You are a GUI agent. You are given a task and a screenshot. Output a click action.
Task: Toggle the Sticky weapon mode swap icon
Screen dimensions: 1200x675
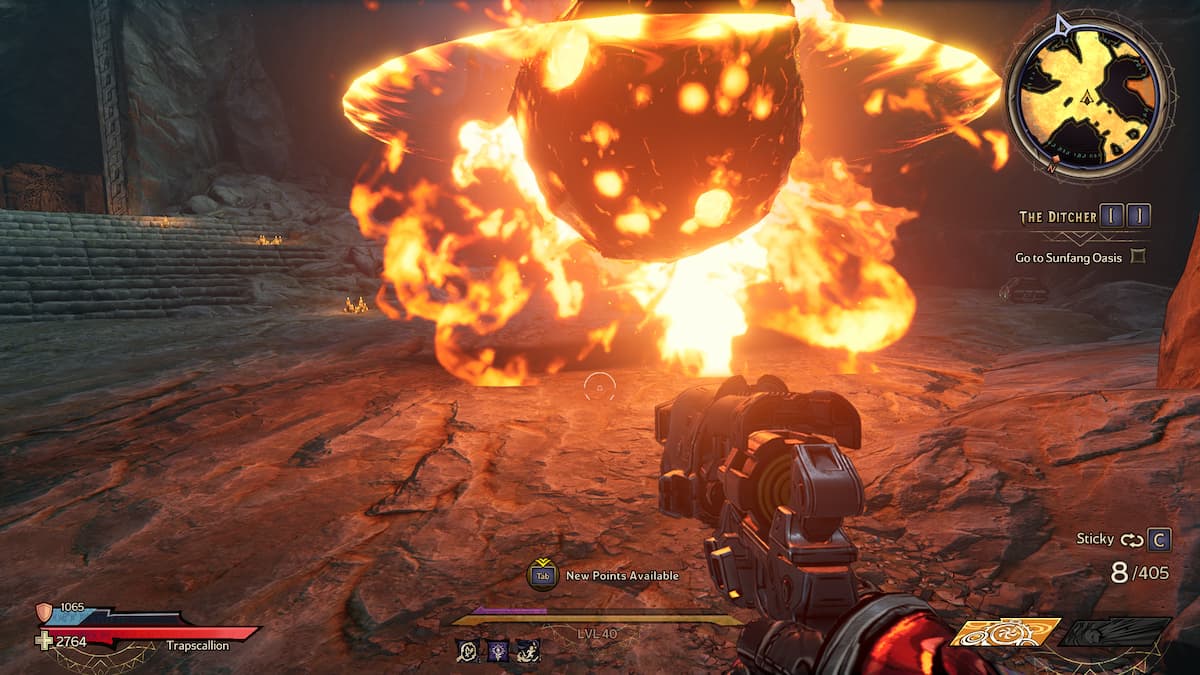(1132, 540)
